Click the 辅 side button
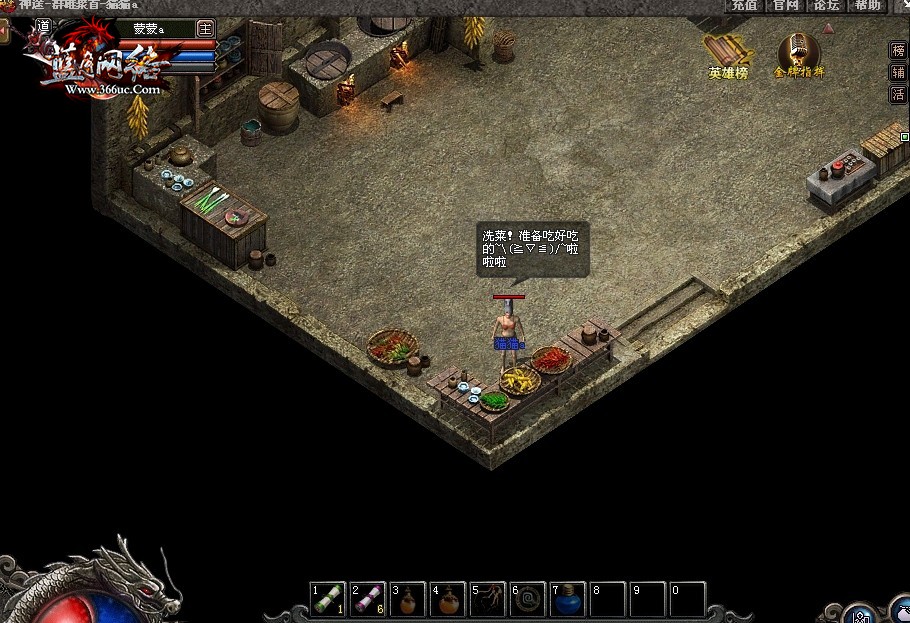Viewport: 910px width, 623px height. pos(898,72)
